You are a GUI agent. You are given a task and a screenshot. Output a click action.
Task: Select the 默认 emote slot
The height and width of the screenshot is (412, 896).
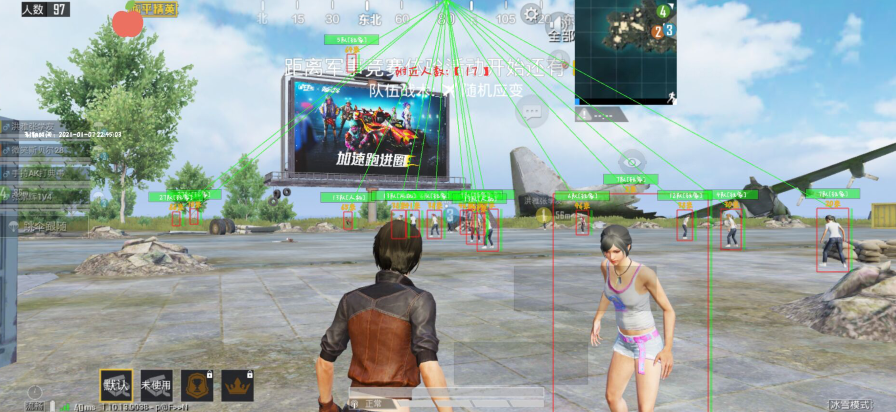pos(116,385)
